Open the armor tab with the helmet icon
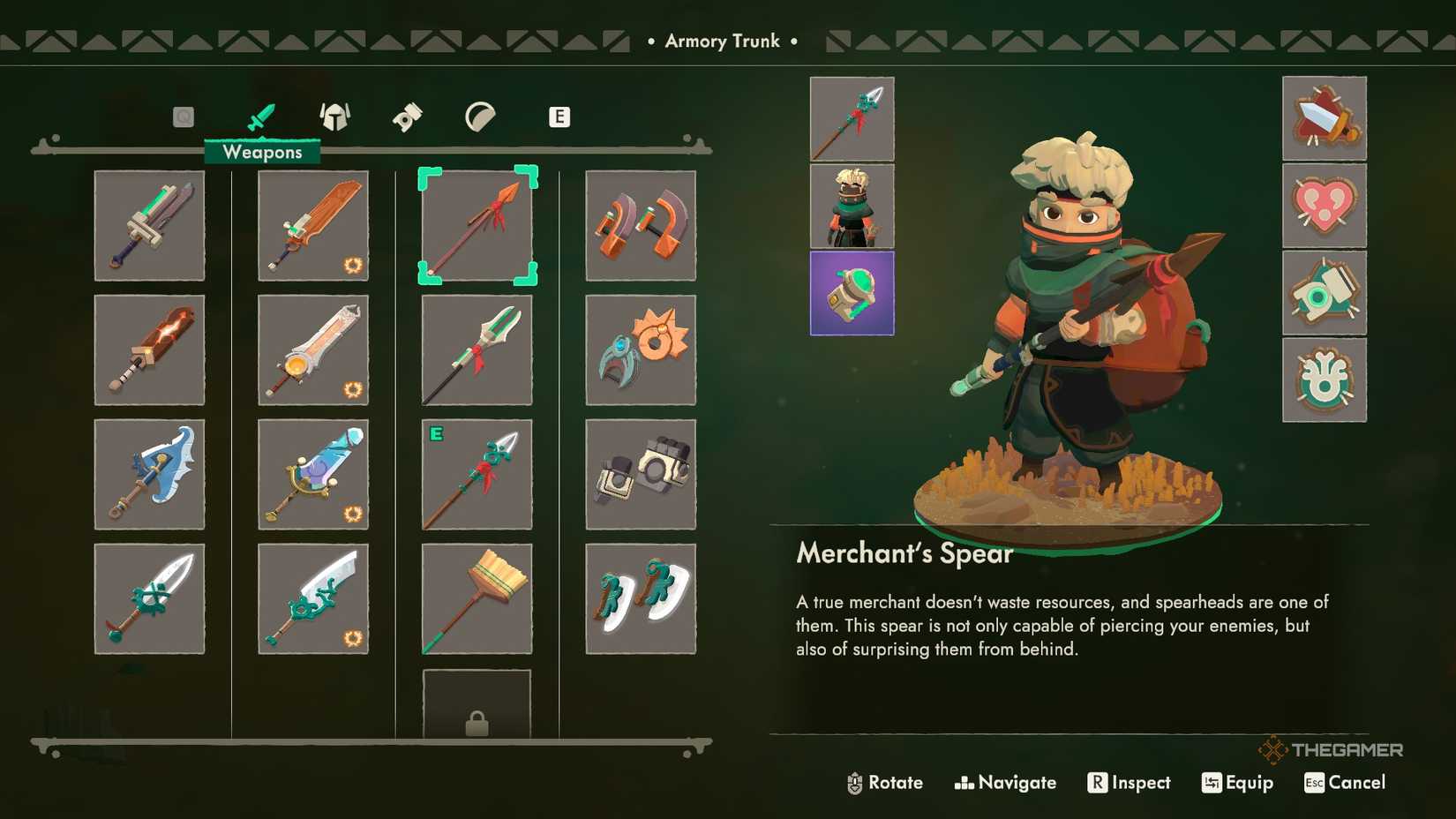 click(335, 116)
